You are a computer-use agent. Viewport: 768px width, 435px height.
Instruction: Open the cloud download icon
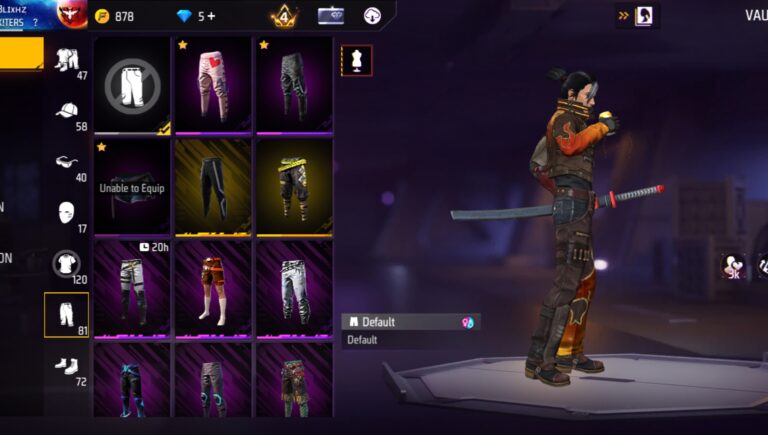[372, 16]
